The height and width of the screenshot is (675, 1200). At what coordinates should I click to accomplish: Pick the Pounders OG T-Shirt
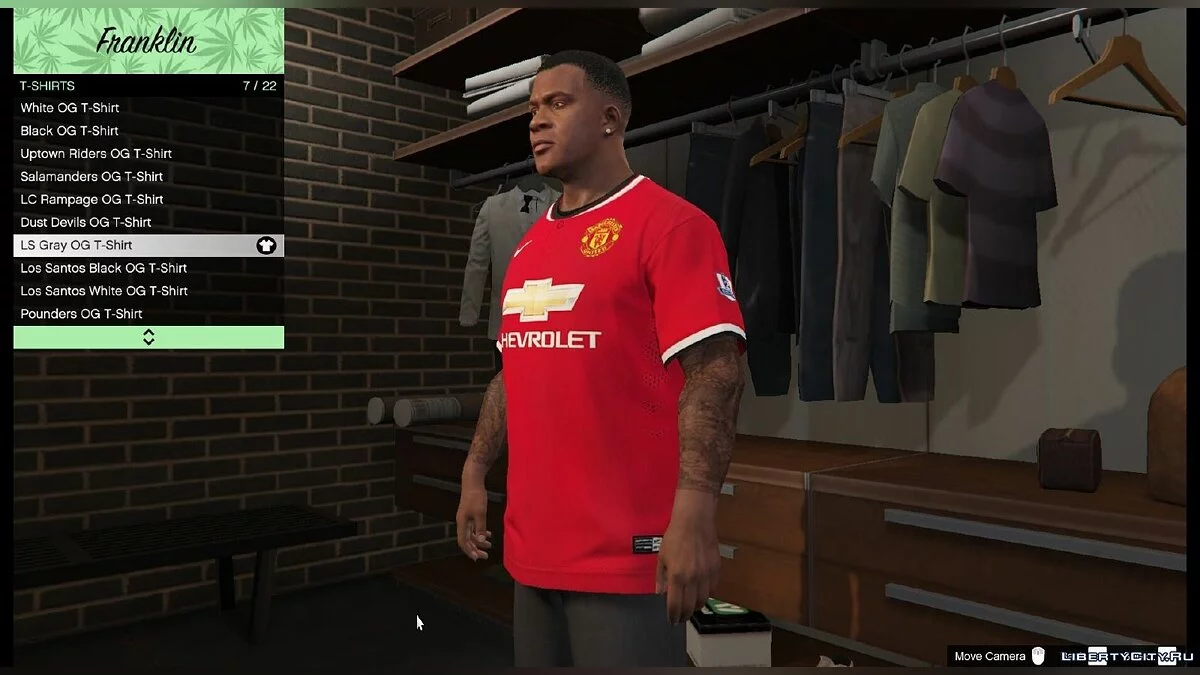tap(148, 314)
